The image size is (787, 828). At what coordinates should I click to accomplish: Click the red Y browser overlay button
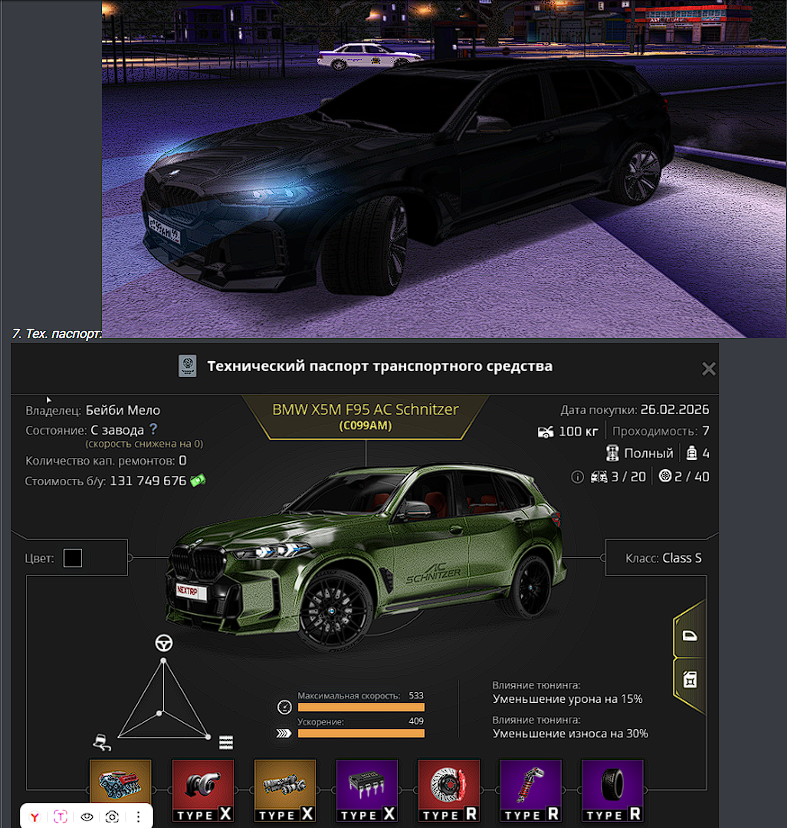tap(35, 816)
